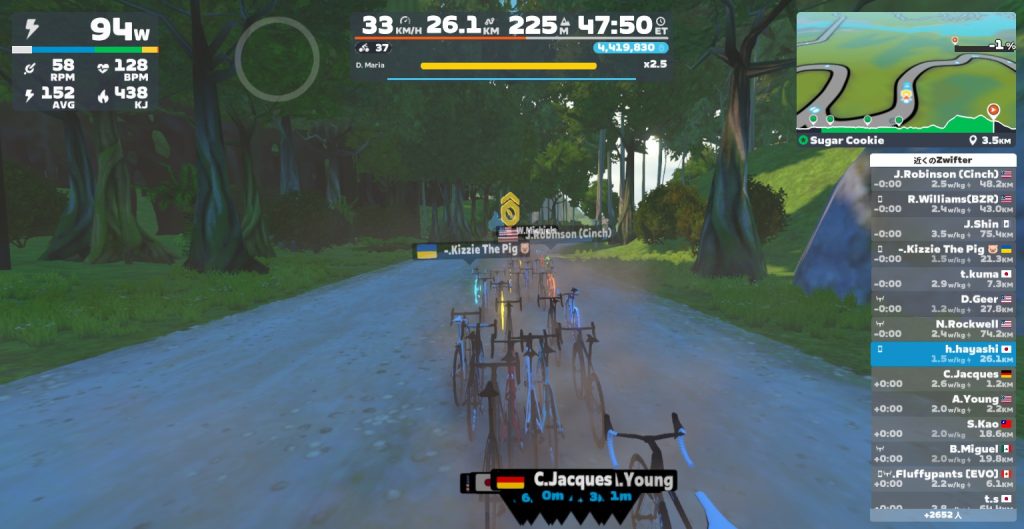Select J.Robinson (Cinch) in the nearby riders list
This screenshot has height=529, width=1024.
(x=943, y=179)
